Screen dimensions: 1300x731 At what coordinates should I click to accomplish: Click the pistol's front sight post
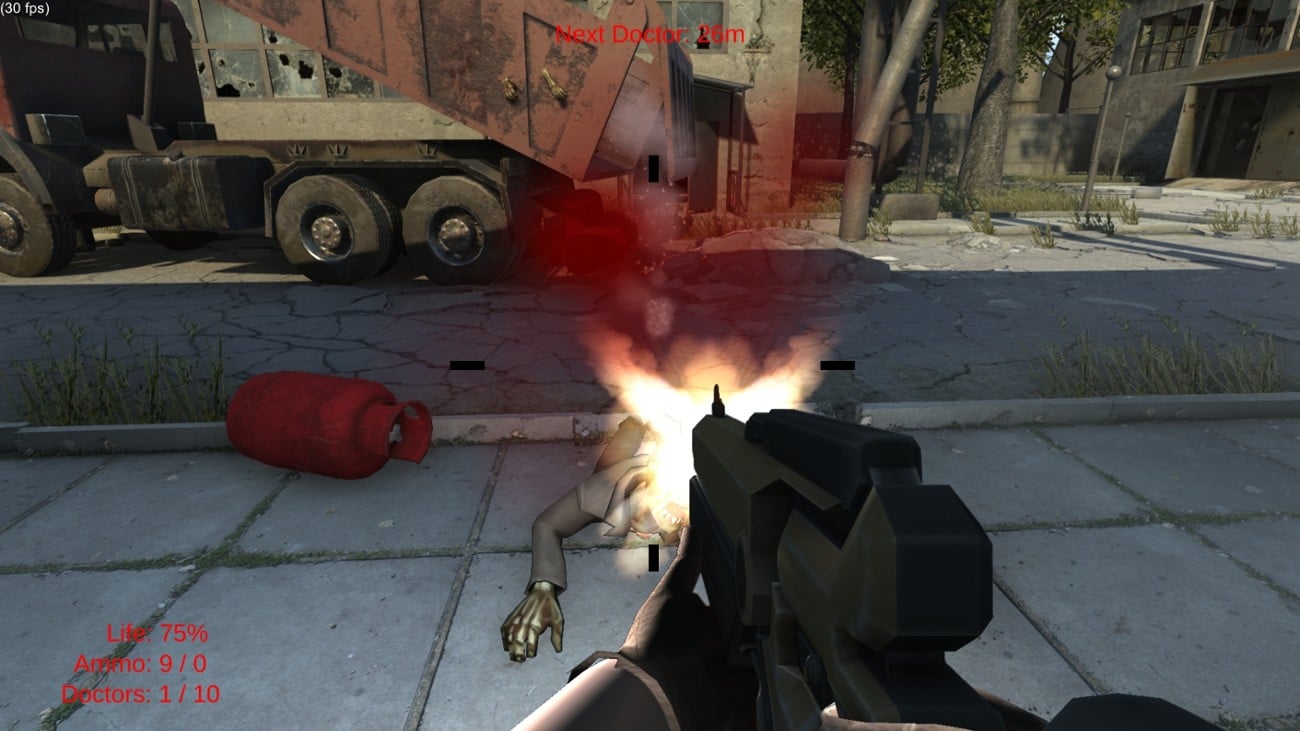(717, 400)
